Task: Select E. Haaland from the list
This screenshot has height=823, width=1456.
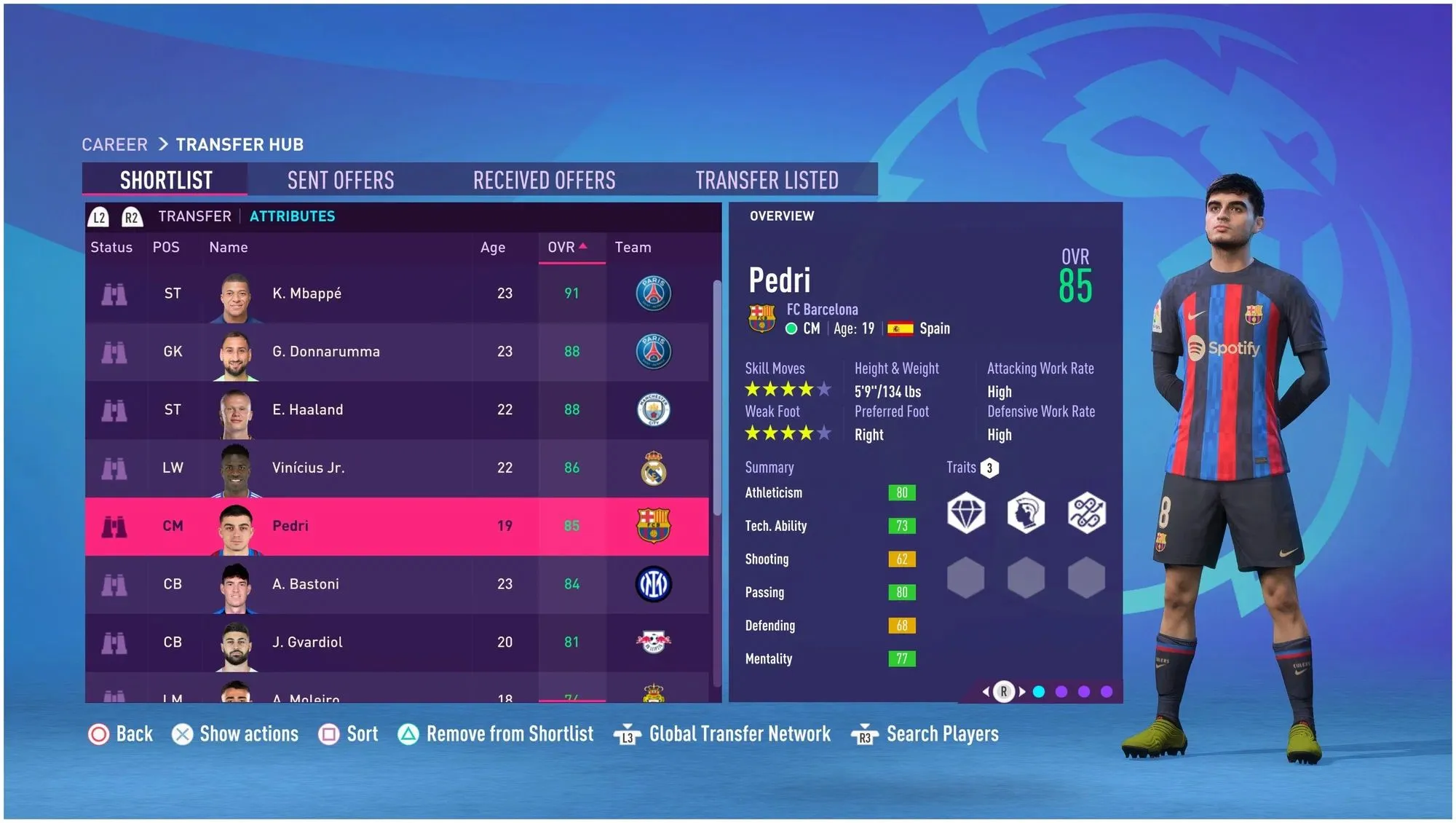Action: [x=397, y=410]
